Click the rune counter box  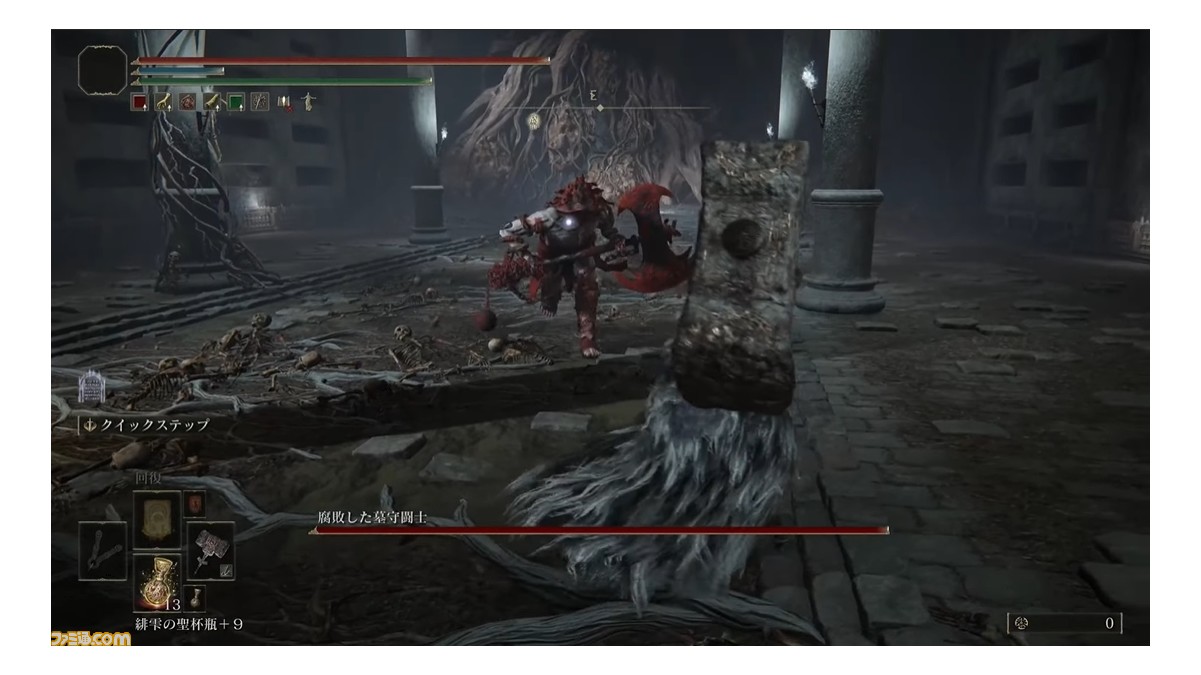1064,623
